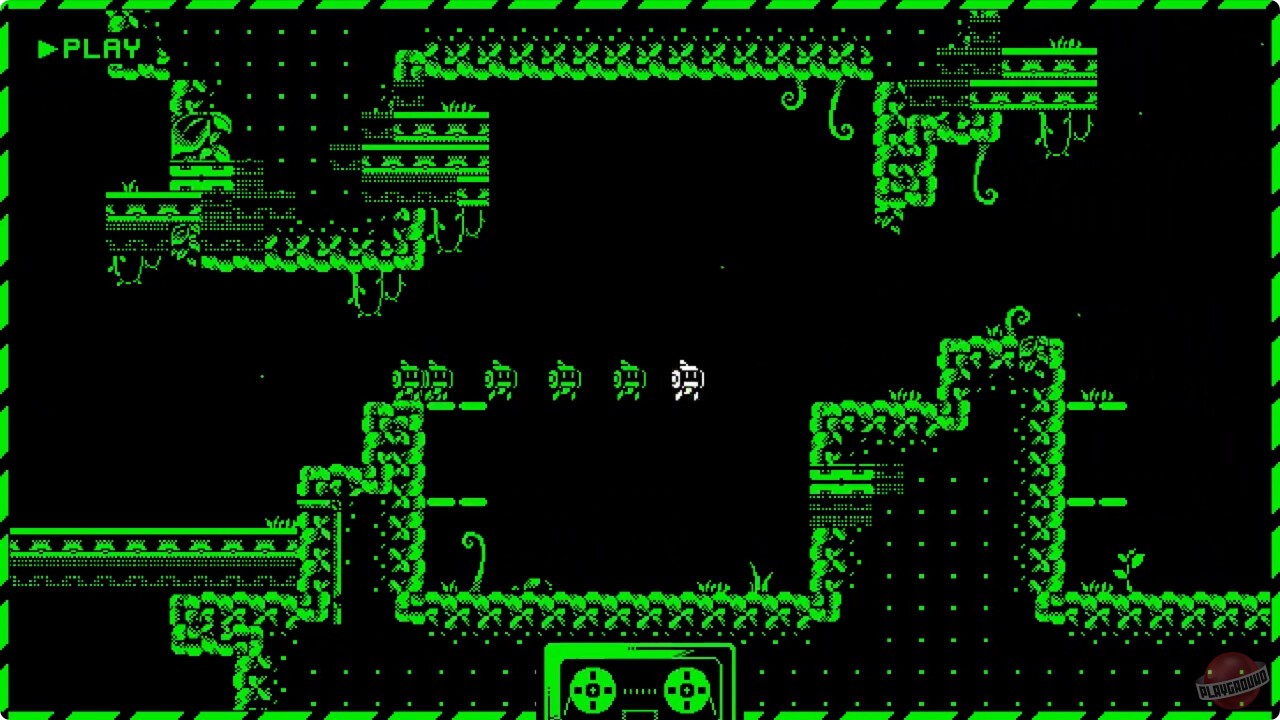
Task: Click the rightmost turret next to the robot
Action: pyautogui.click(x=627, y=379)
